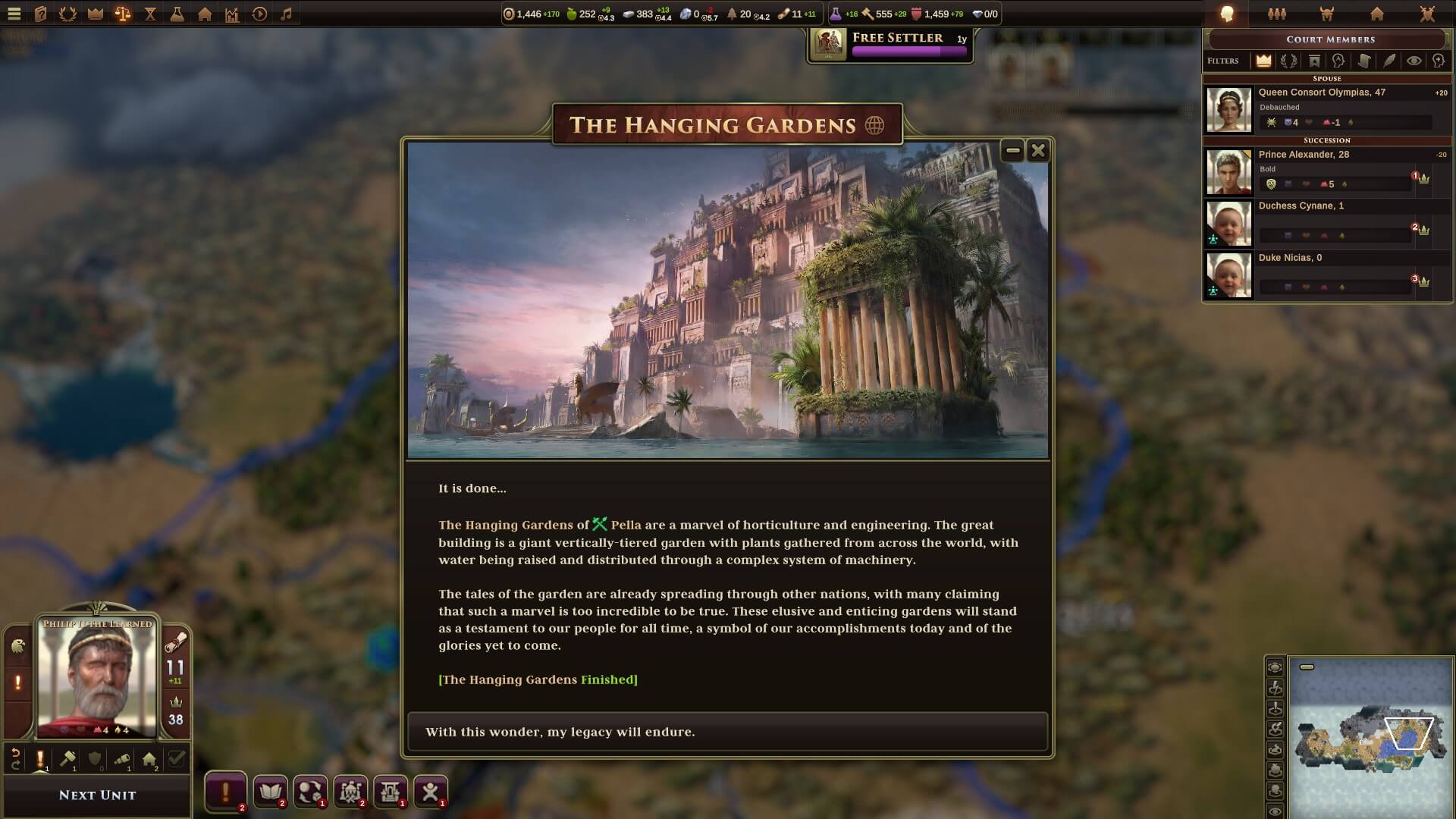
Task: Open the open-book notification button
Action: 270,792
